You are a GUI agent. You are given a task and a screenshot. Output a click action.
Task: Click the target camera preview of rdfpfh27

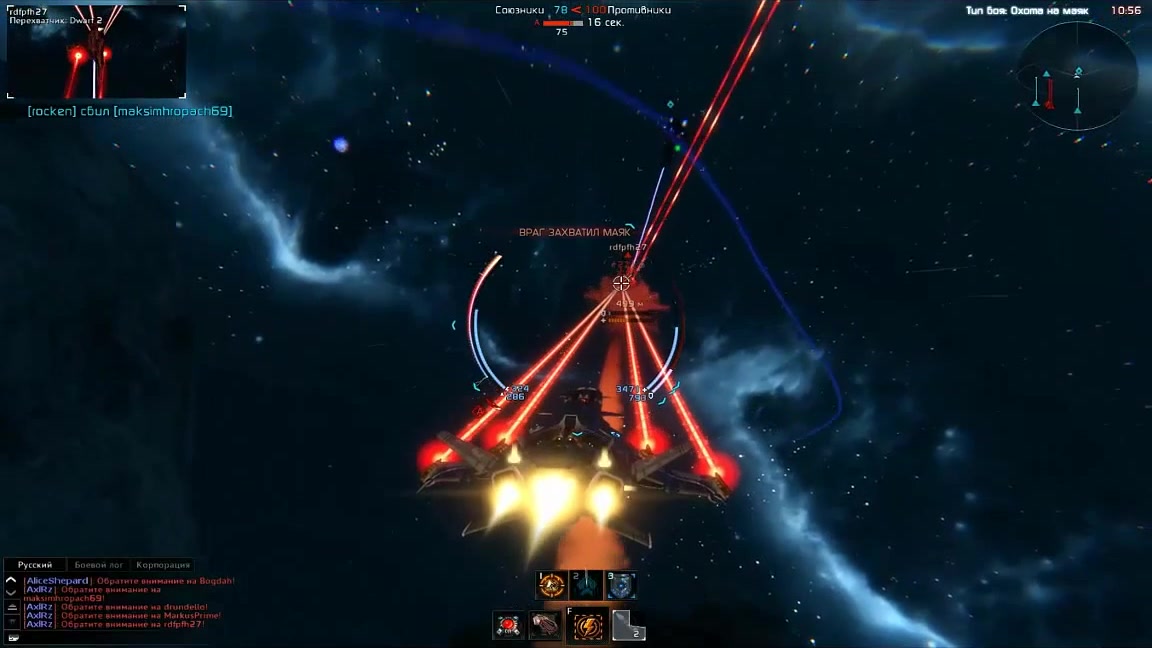click(x=96, y=52)
